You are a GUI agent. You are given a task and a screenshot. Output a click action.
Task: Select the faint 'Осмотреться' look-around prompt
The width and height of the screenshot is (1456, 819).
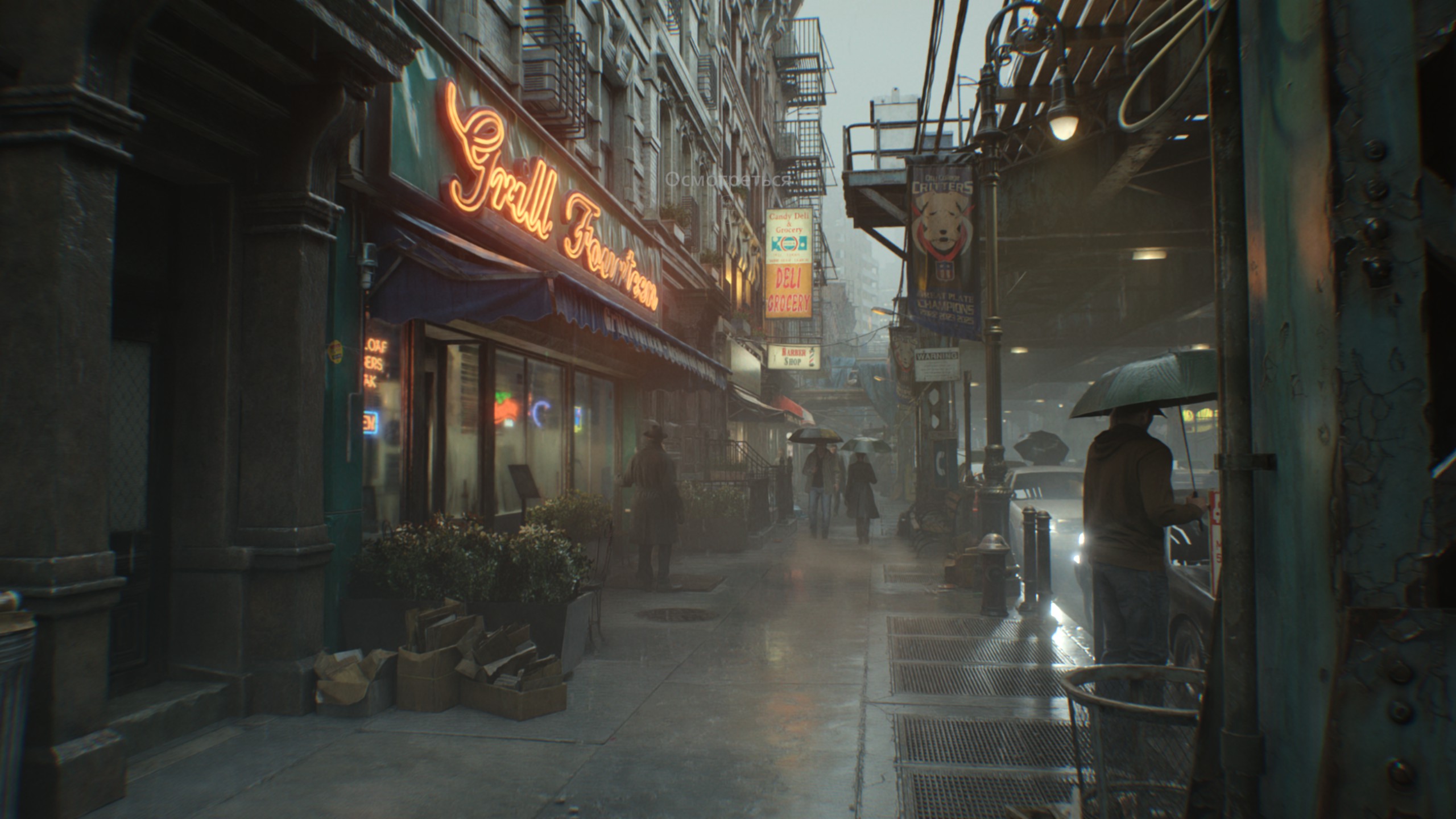point(729,180)
